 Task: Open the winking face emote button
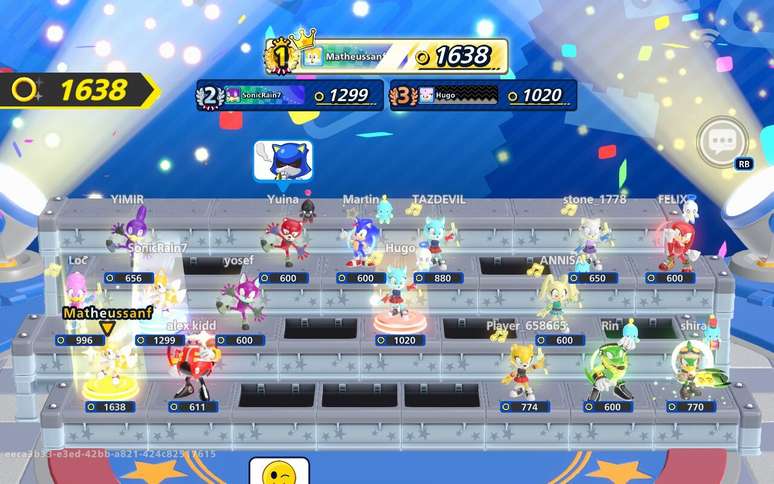coord(271,471)
